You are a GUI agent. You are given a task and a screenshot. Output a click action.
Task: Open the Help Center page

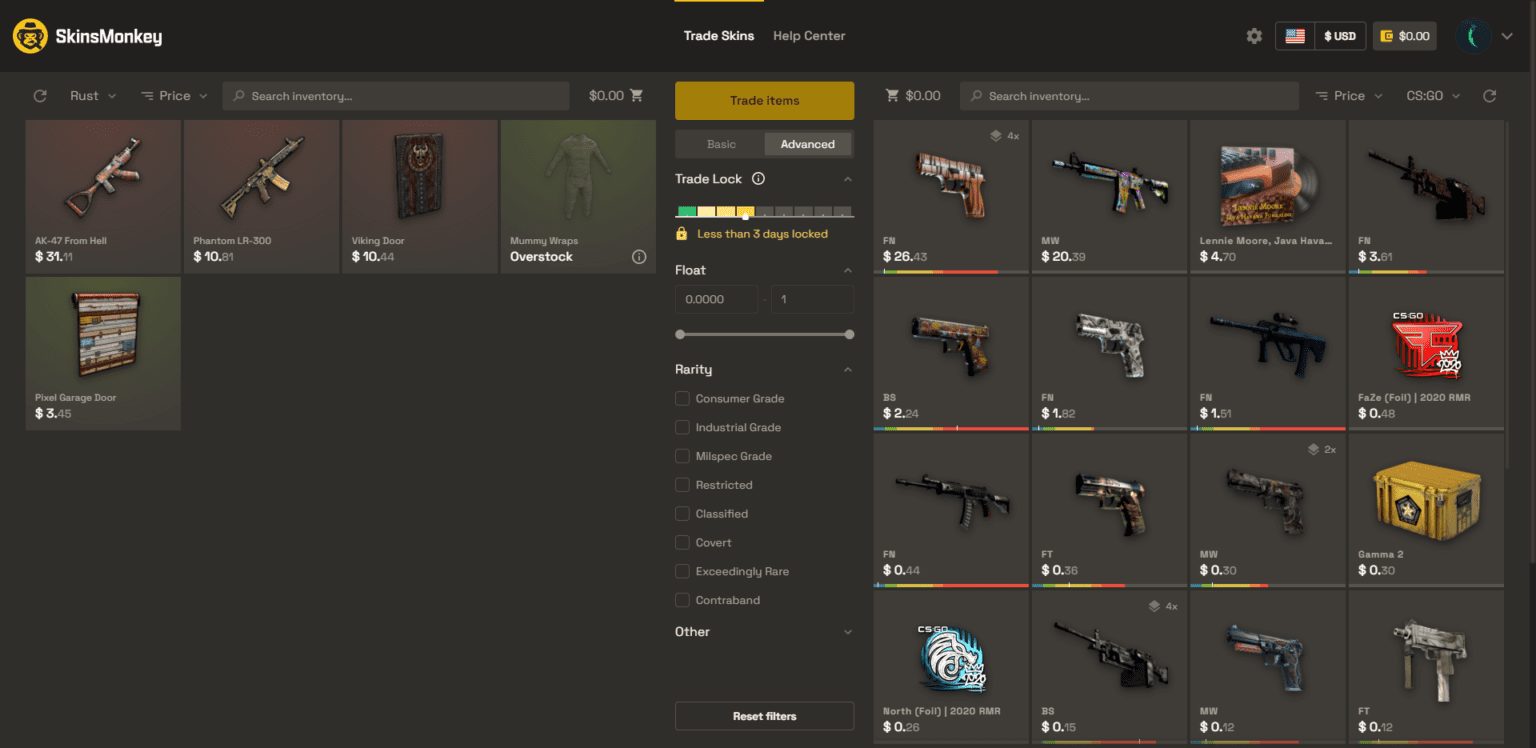pos(809,35)
